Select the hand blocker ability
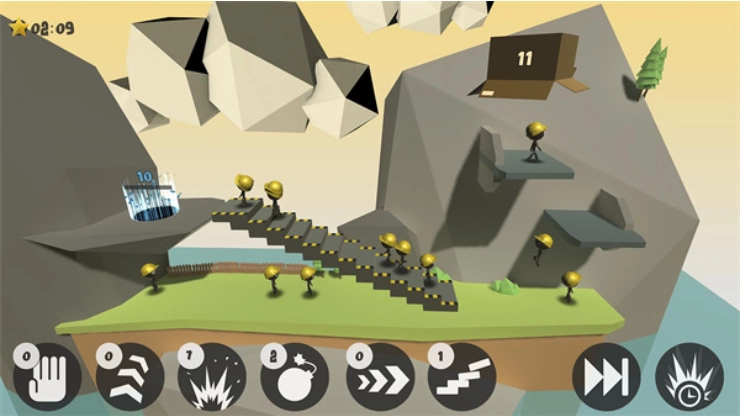740x416 pixels. click(x=47, y=380)
